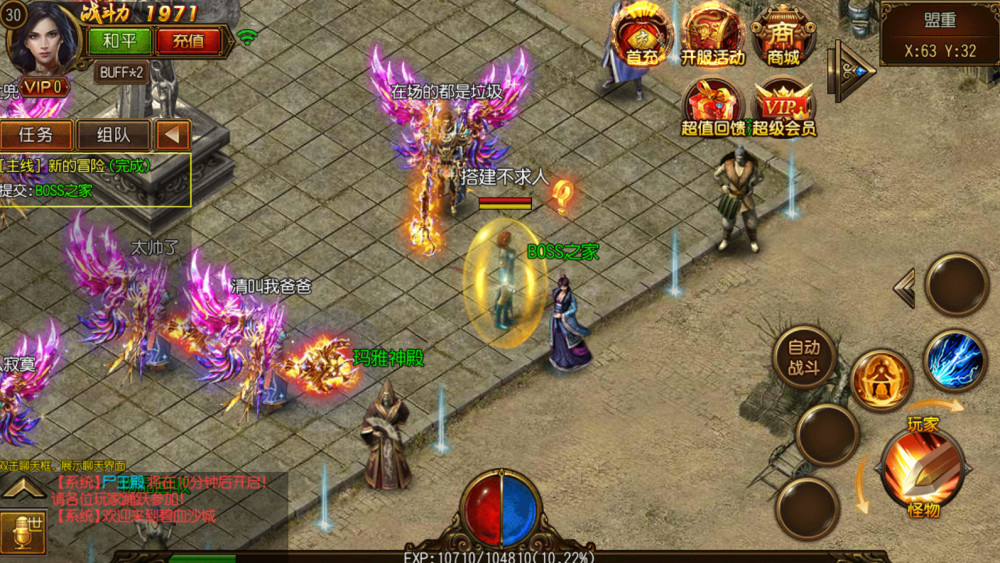Switch to the 组队 team tab

[110, 135]
